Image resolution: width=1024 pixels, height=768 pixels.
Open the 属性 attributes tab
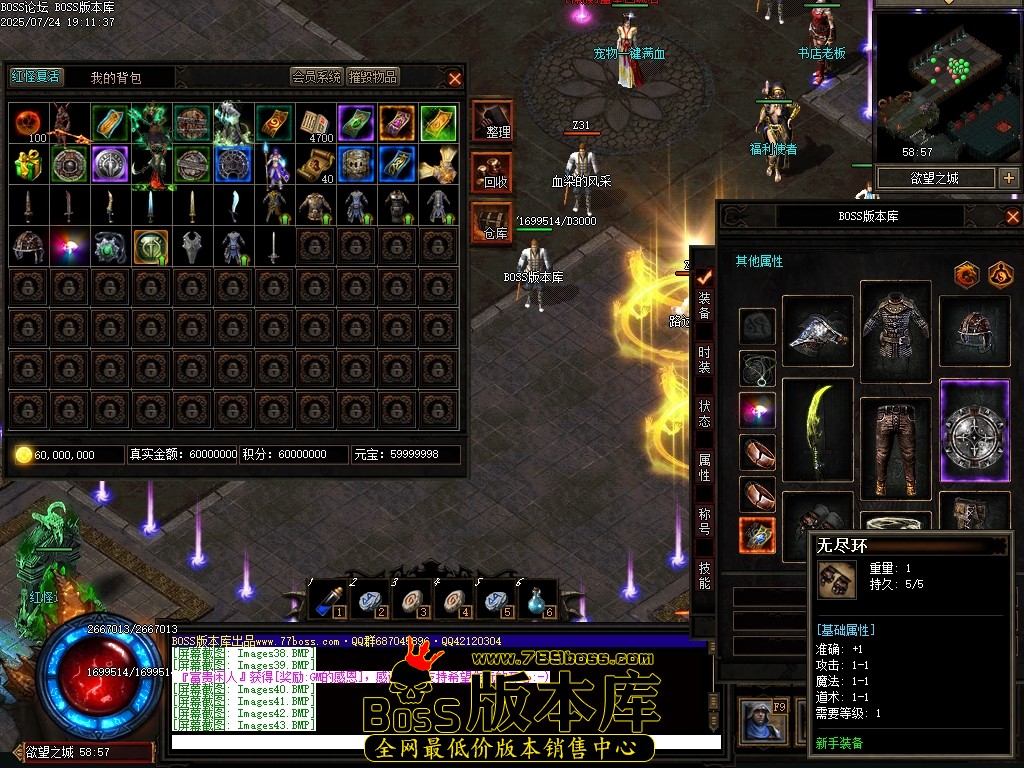[704, 467]
